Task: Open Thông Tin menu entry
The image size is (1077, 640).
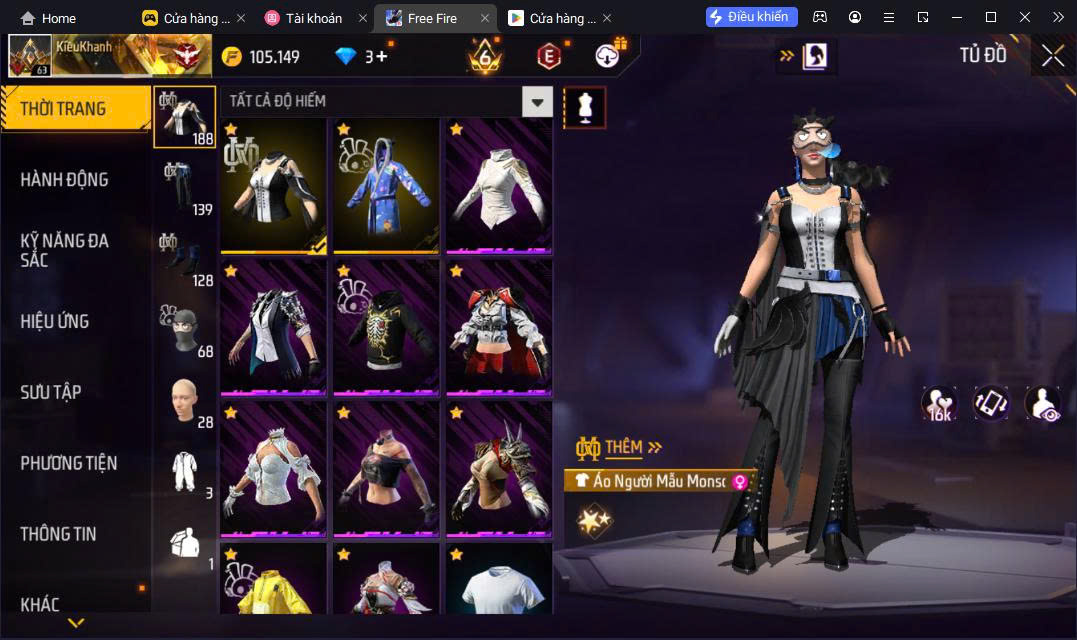Action: click(58, 534)
